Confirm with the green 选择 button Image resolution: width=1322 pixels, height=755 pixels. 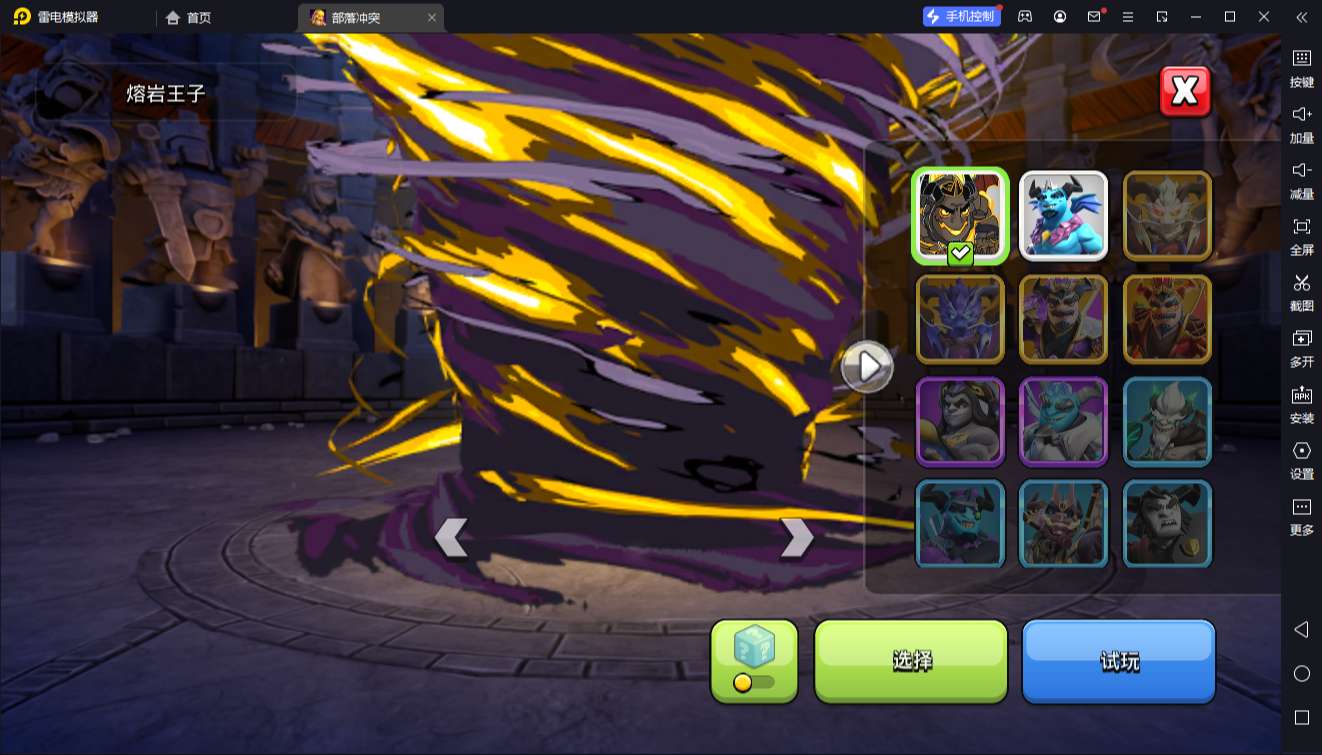[911, 661]
